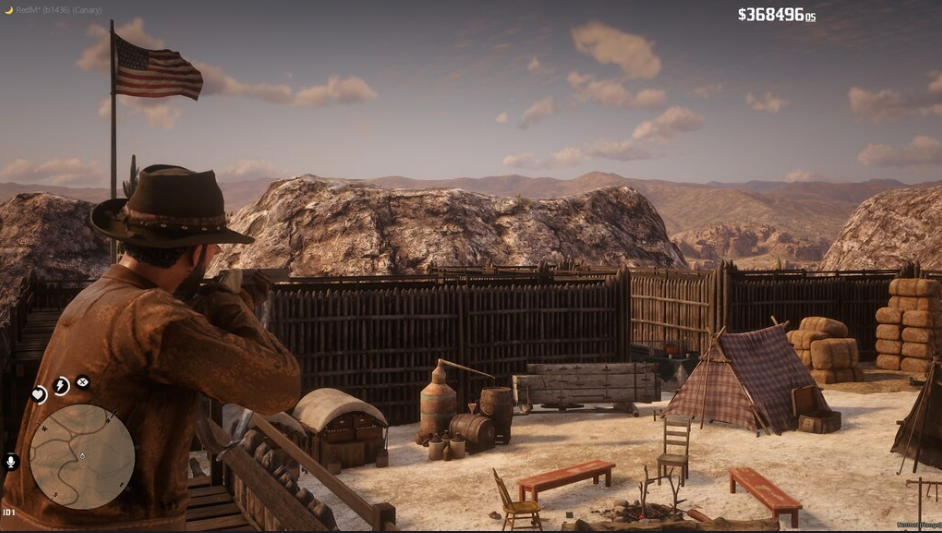
Task: Toggle the microphone voice chat icon
Action: [x=12, y=462]
